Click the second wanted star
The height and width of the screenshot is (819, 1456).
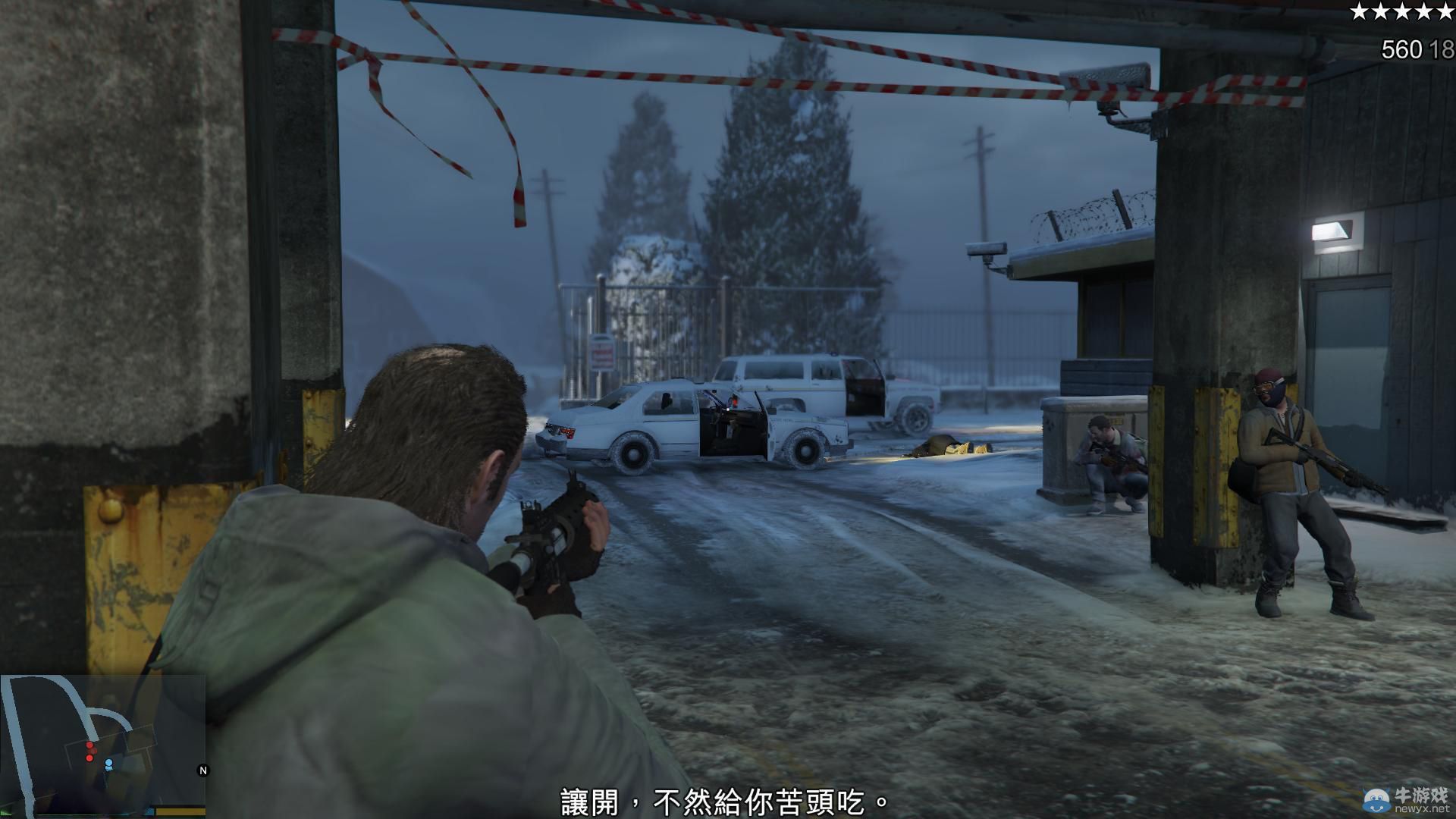point(1380,11)
